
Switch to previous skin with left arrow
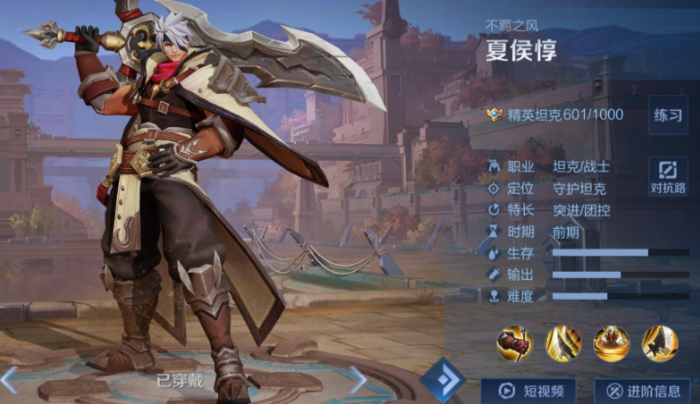[x=9, y=379]
